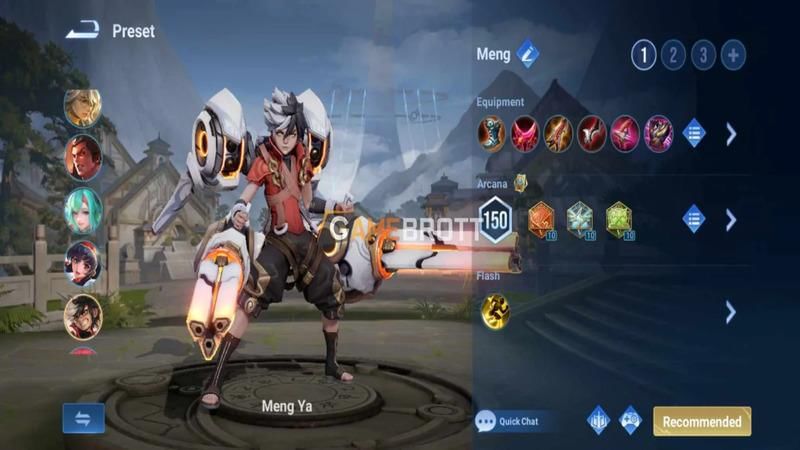Image resolution: width=800 pixels, height=450 pixels.
Task: Apply the Recommended build
Action: point(702,421)
